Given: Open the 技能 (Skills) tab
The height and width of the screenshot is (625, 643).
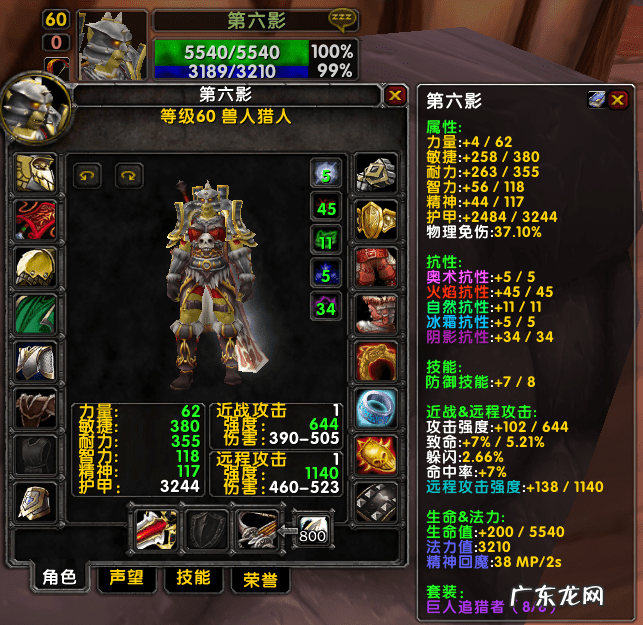Looking at the screenshot, I should pos(193,578).
